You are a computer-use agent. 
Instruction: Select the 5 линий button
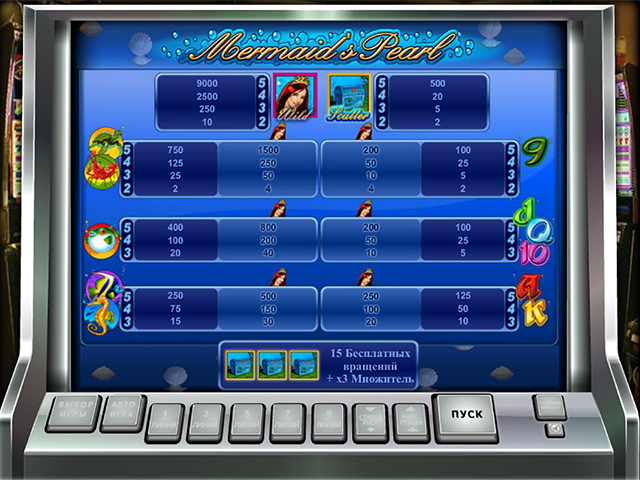246,422
